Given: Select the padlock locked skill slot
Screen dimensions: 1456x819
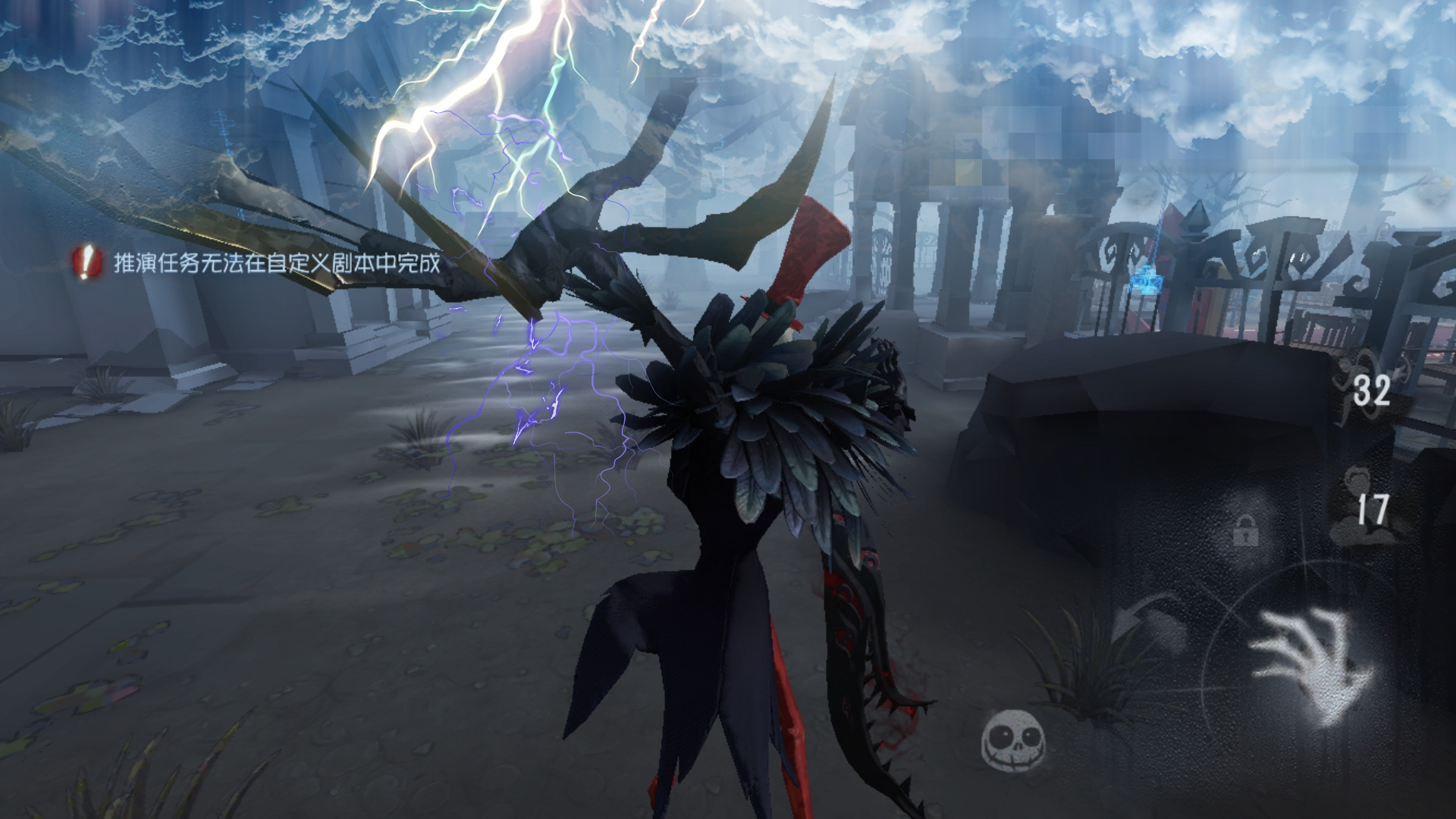Looking at the screenshot, I should 1245,530.
